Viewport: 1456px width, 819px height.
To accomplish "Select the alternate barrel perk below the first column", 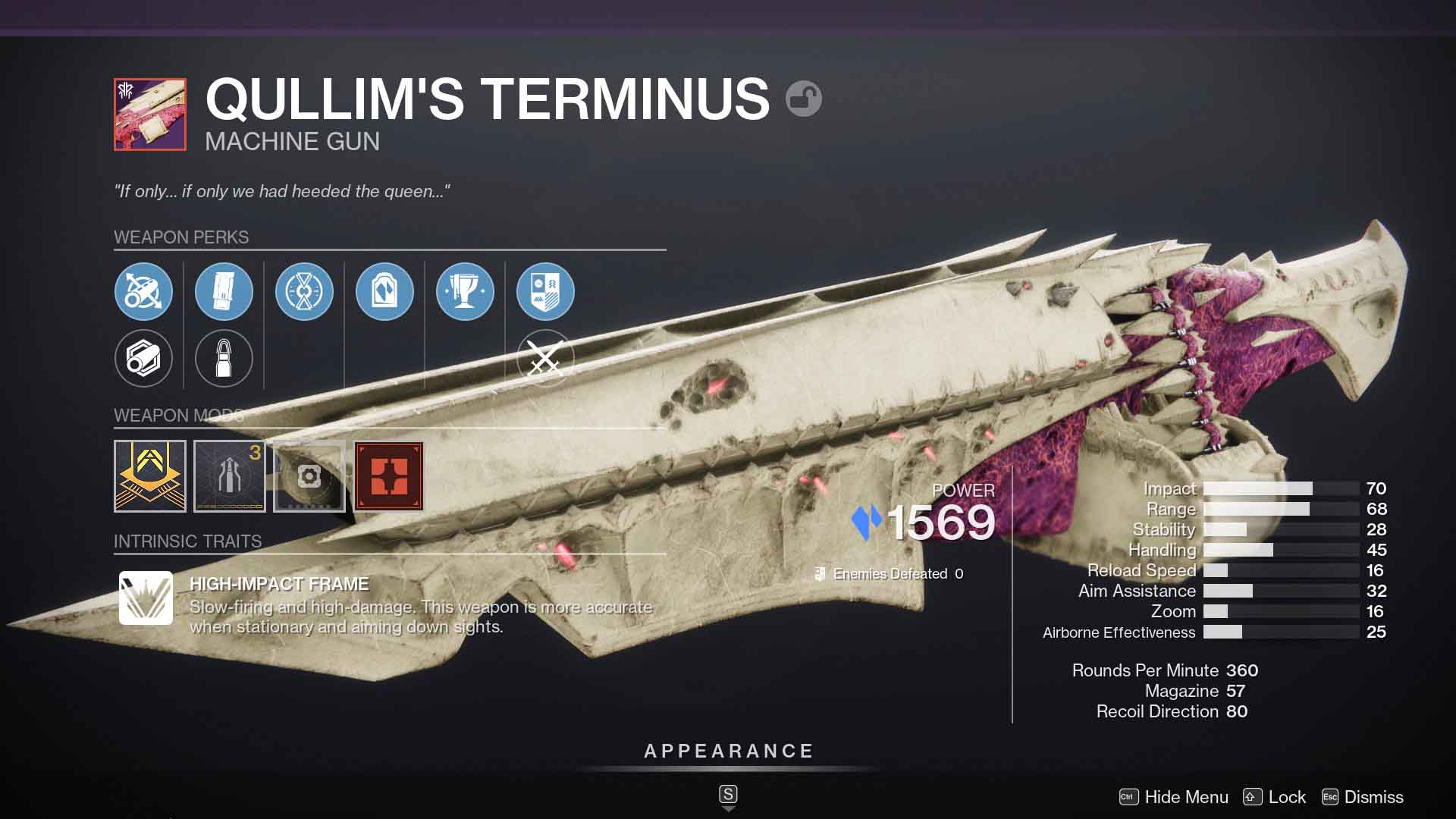I will 143,359.
